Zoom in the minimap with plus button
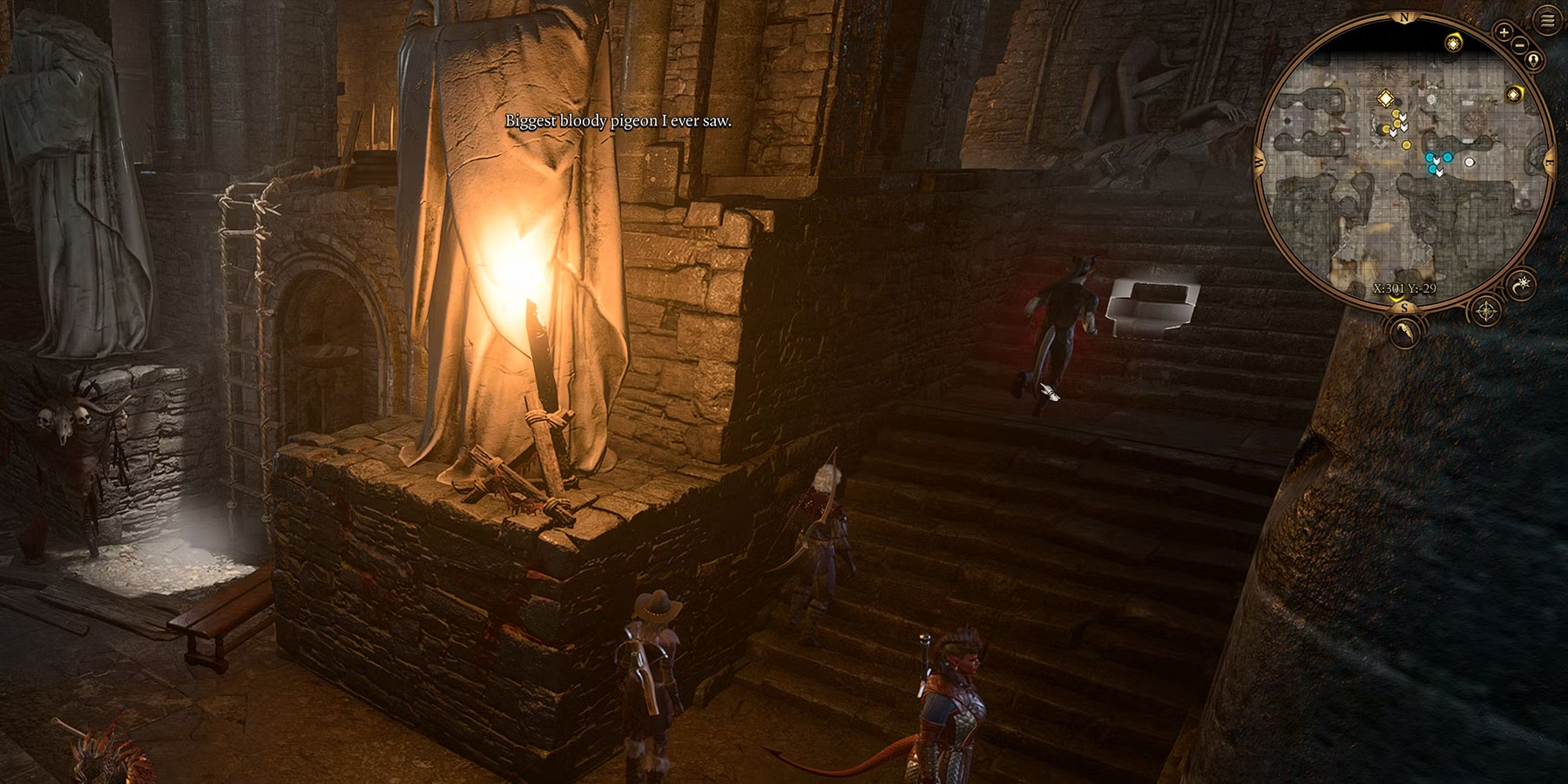Viewport: 1568px width, 784px height. click(1504, 31)
